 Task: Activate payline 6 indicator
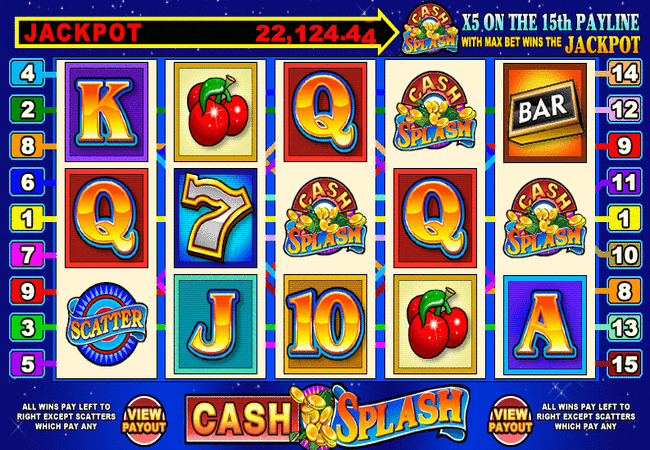[x=25, y=181]
